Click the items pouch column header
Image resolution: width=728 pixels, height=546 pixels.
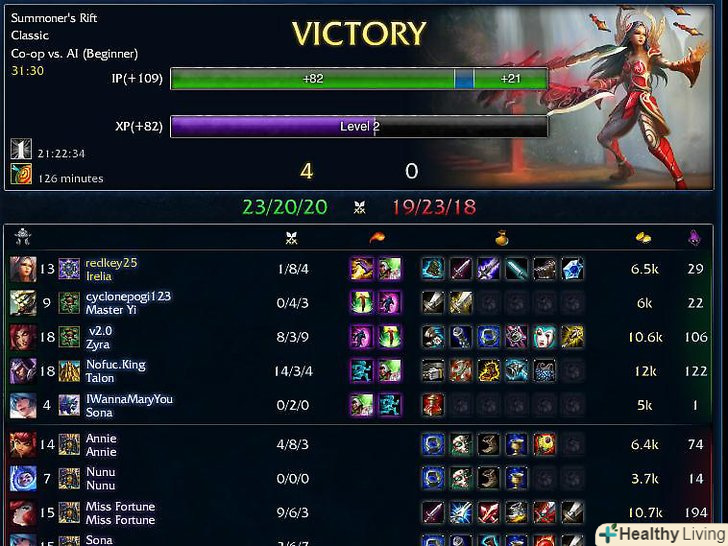click(502, 237)
